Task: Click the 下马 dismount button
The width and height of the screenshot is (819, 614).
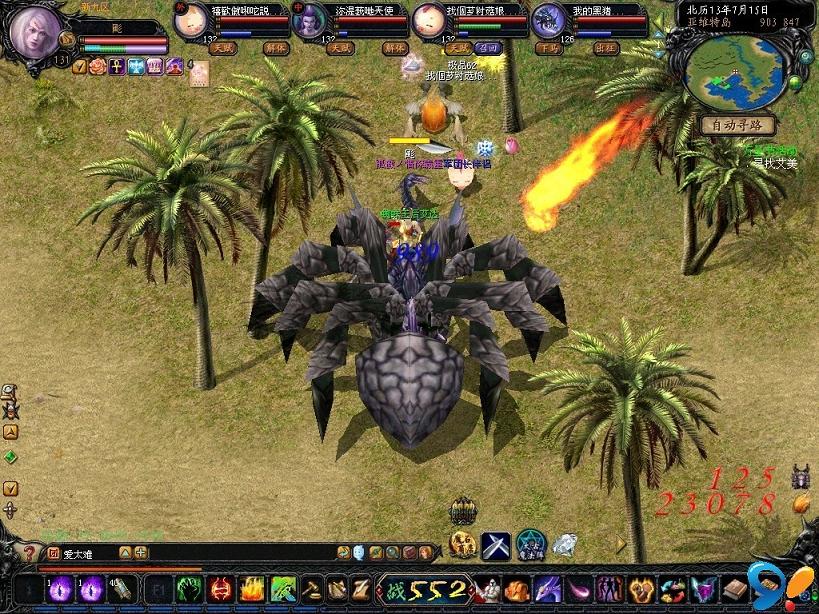Action: pyautogui.click(x=548, y=48)
